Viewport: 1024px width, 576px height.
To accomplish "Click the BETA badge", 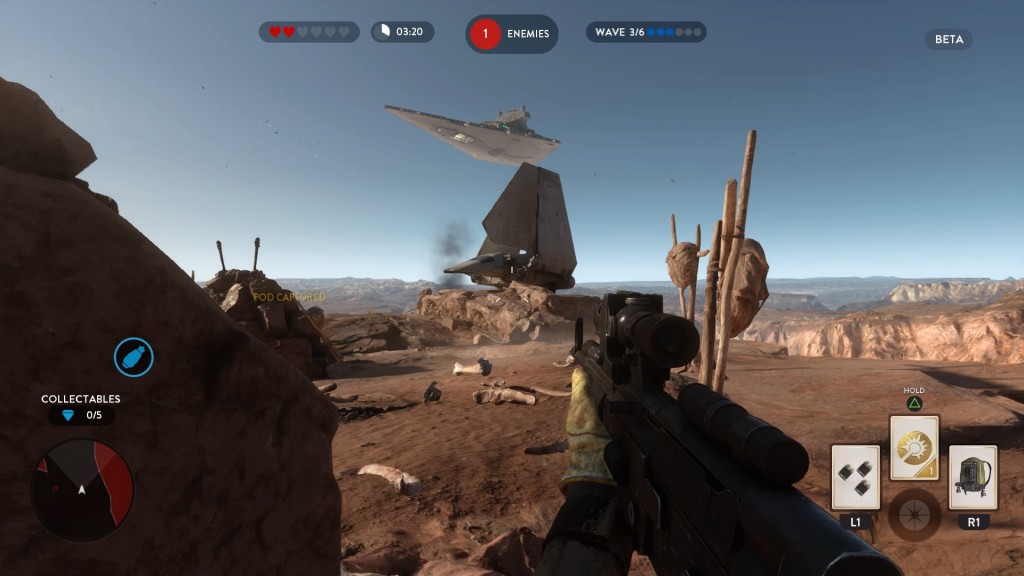I will pos(948,40).
